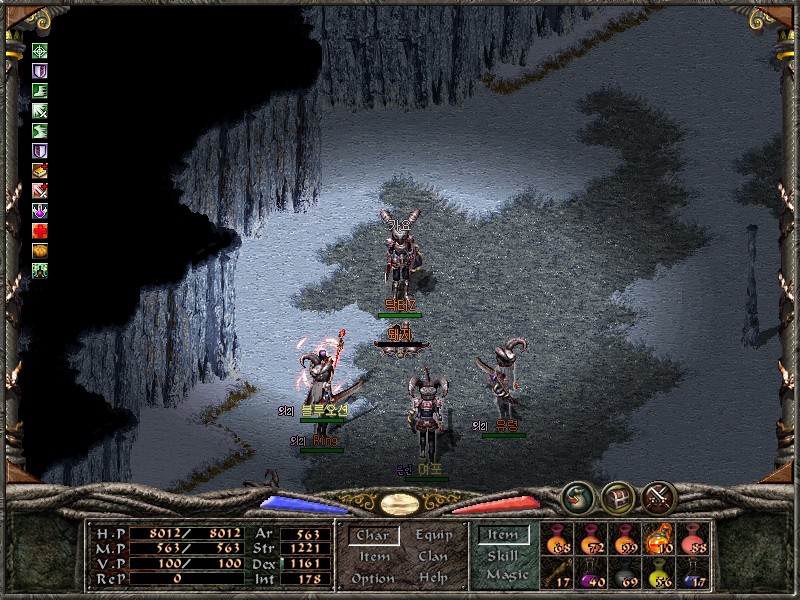The height and width of the screenshot is (600, 800).
Task: Switch to the Skill quickbar tab
Action: coord(503,556)
